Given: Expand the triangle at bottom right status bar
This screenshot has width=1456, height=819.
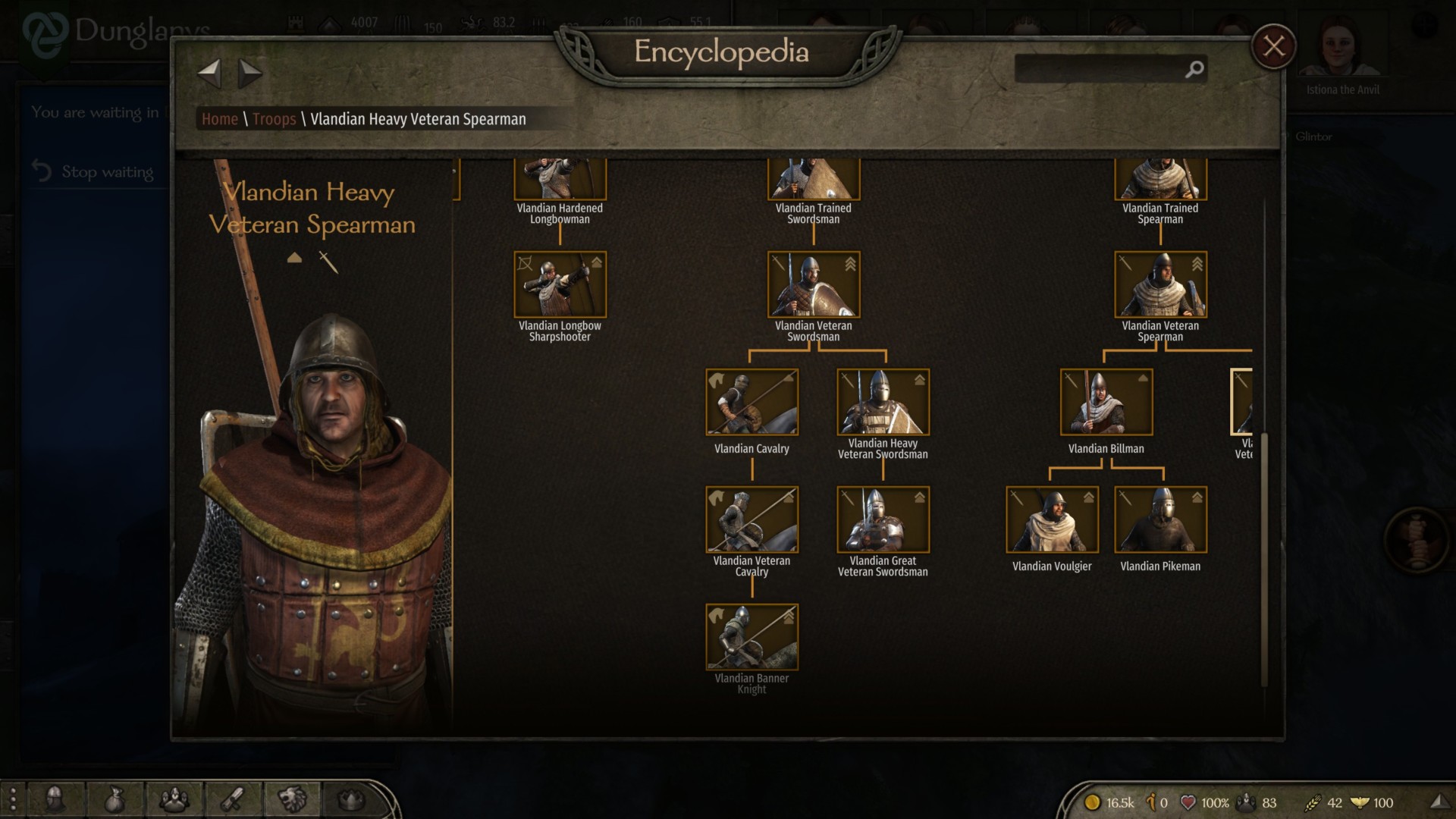Looking at the screenshot, I should coord(1439,802).
